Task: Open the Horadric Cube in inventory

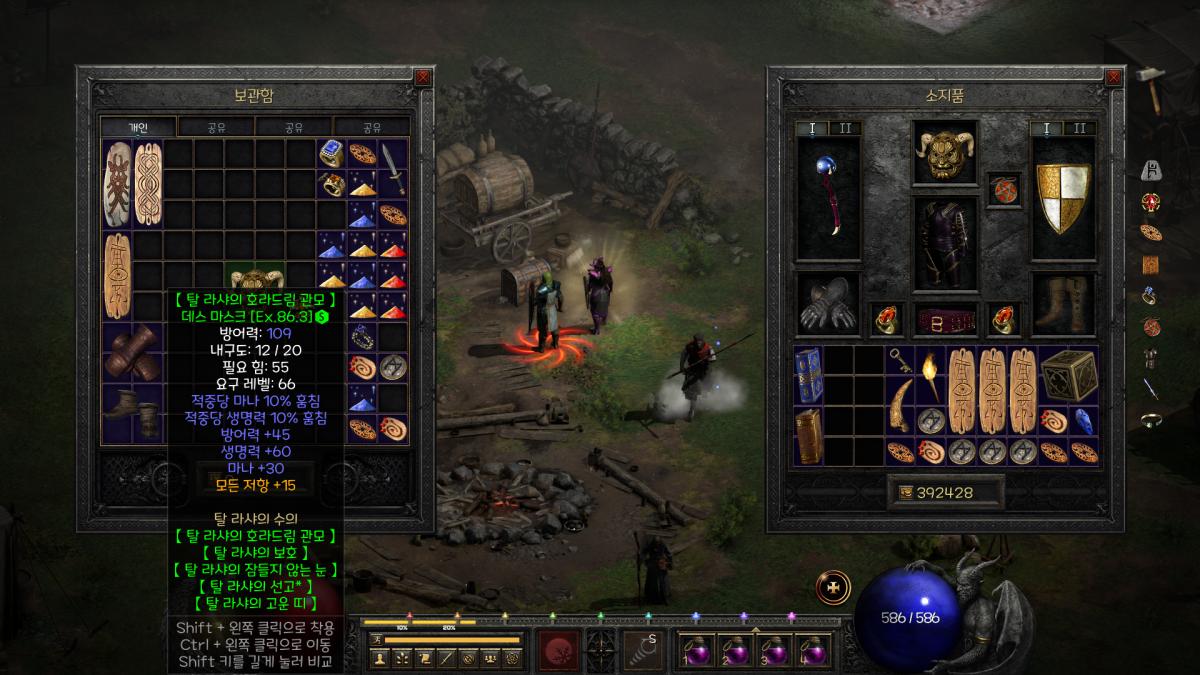Action: (1069, 376)
